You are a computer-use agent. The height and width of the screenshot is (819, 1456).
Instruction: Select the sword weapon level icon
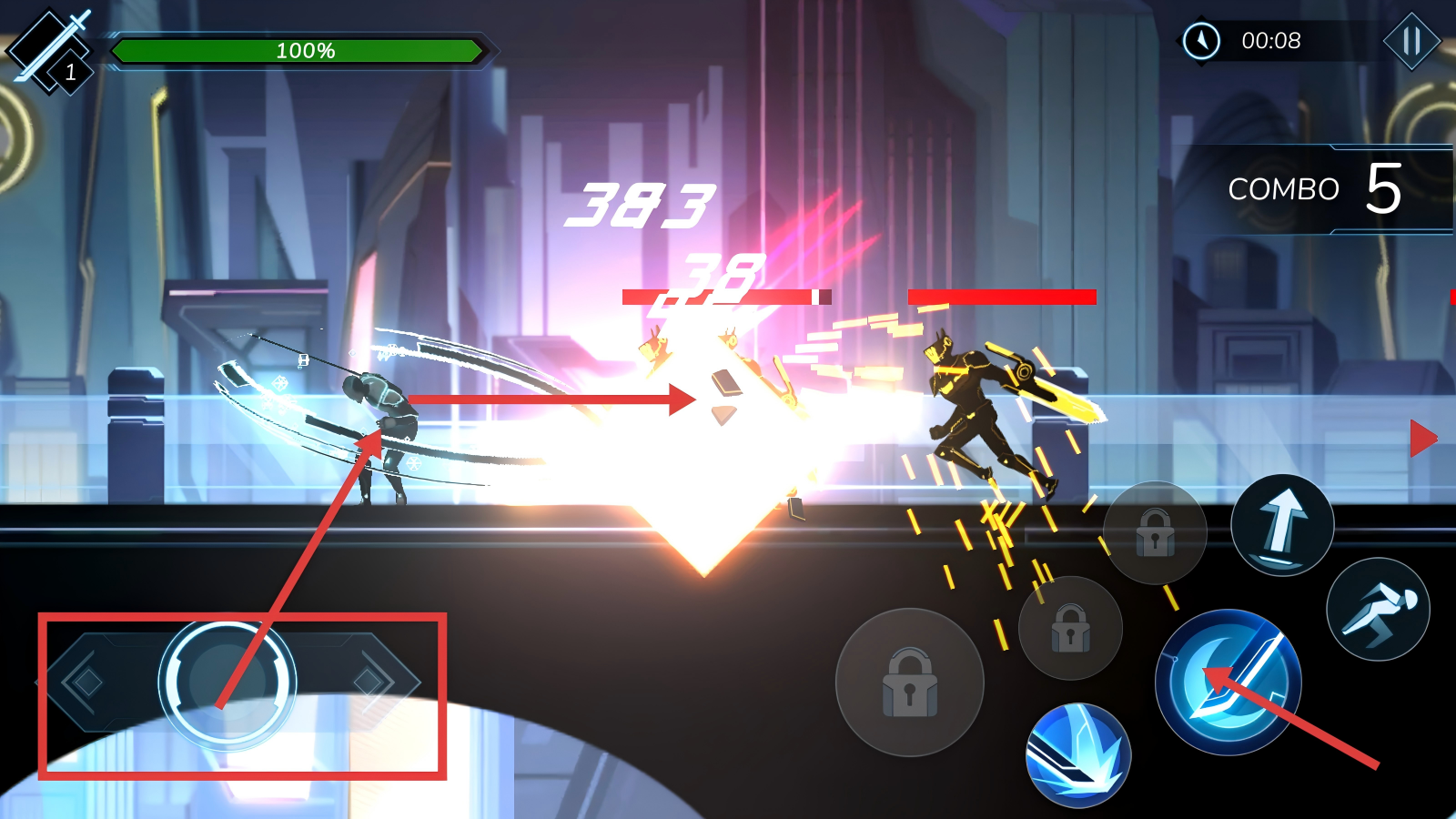tap(50, 50)
